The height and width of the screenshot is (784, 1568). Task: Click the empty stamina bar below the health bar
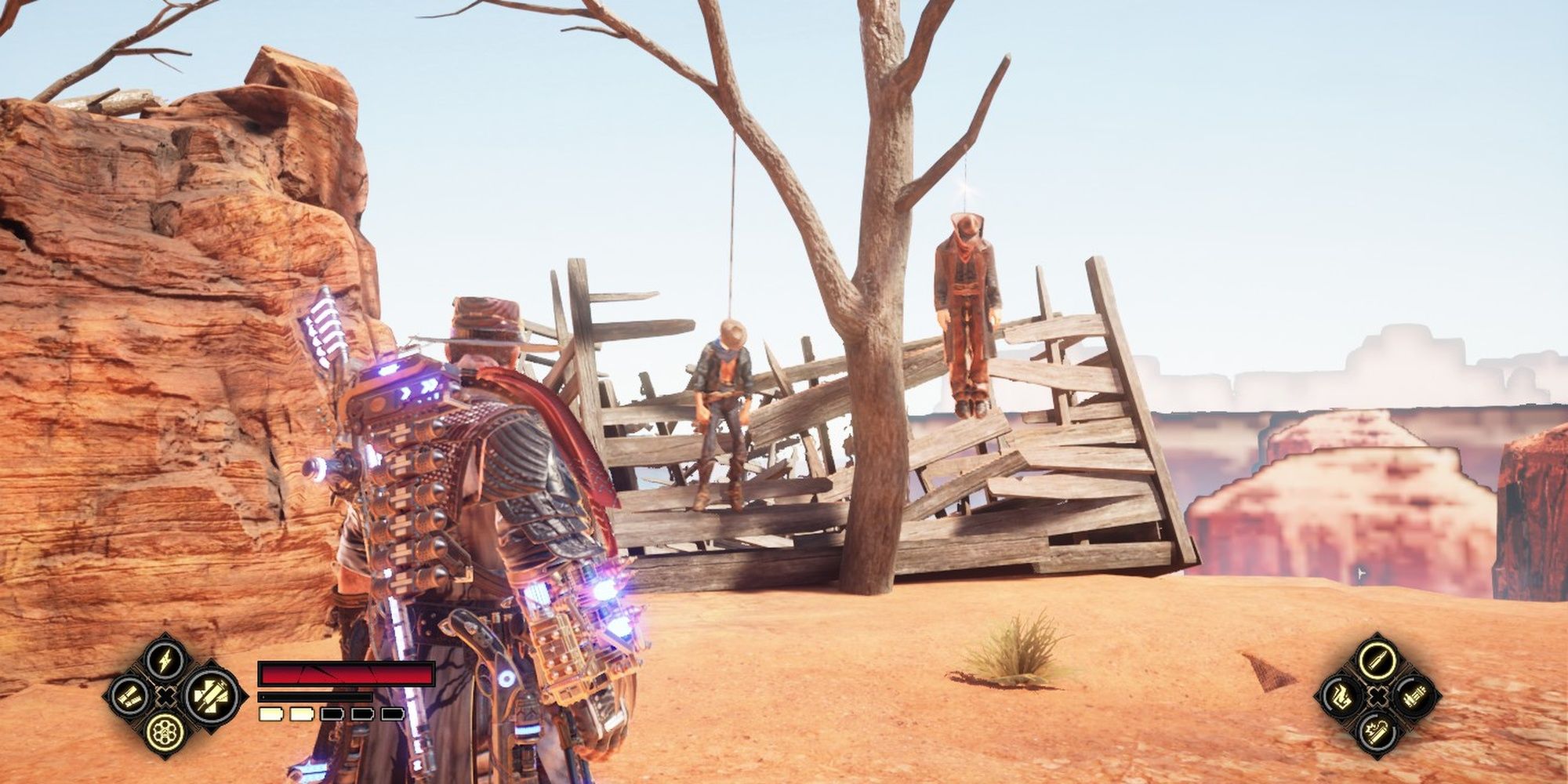click(314, 697)
